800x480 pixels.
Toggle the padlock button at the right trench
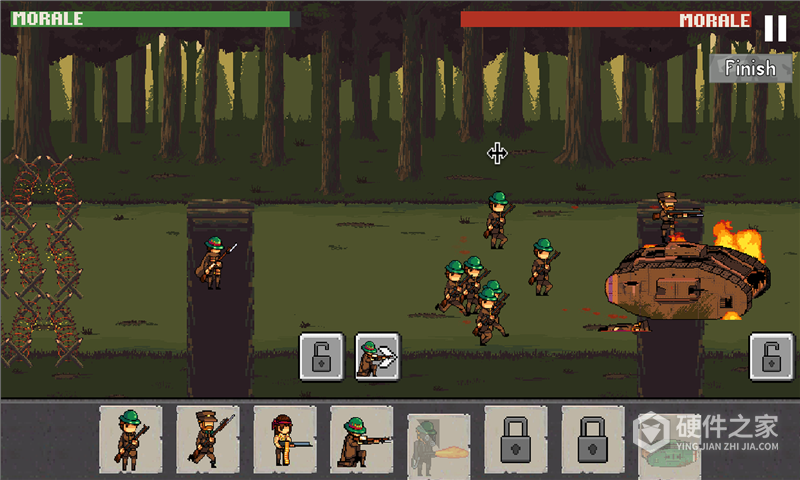(x=772, y=357)
